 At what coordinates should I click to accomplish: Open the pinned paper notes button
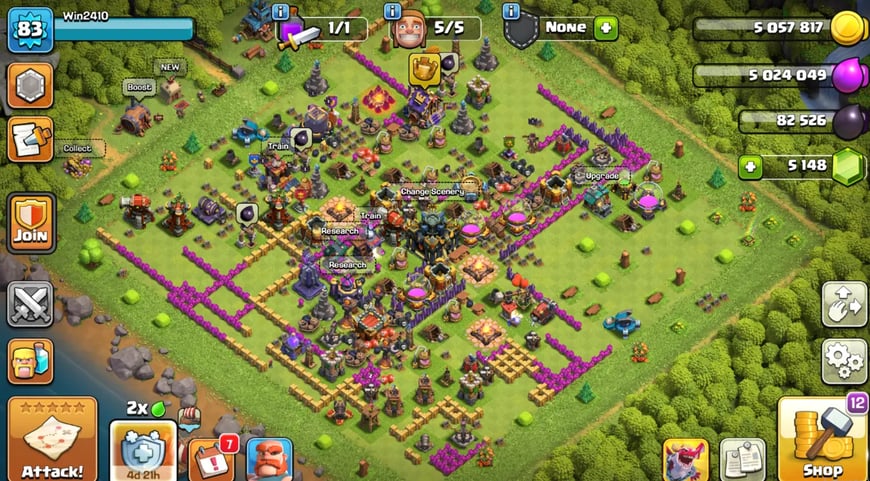(742, 459)
